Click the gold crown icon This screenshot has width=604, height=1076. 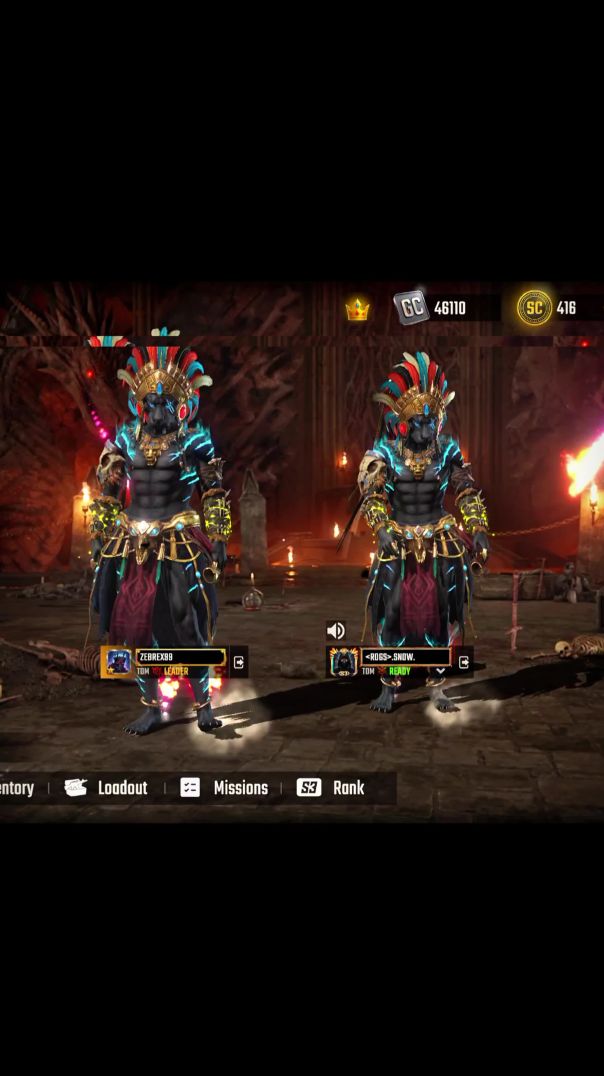tap(357, 310)
